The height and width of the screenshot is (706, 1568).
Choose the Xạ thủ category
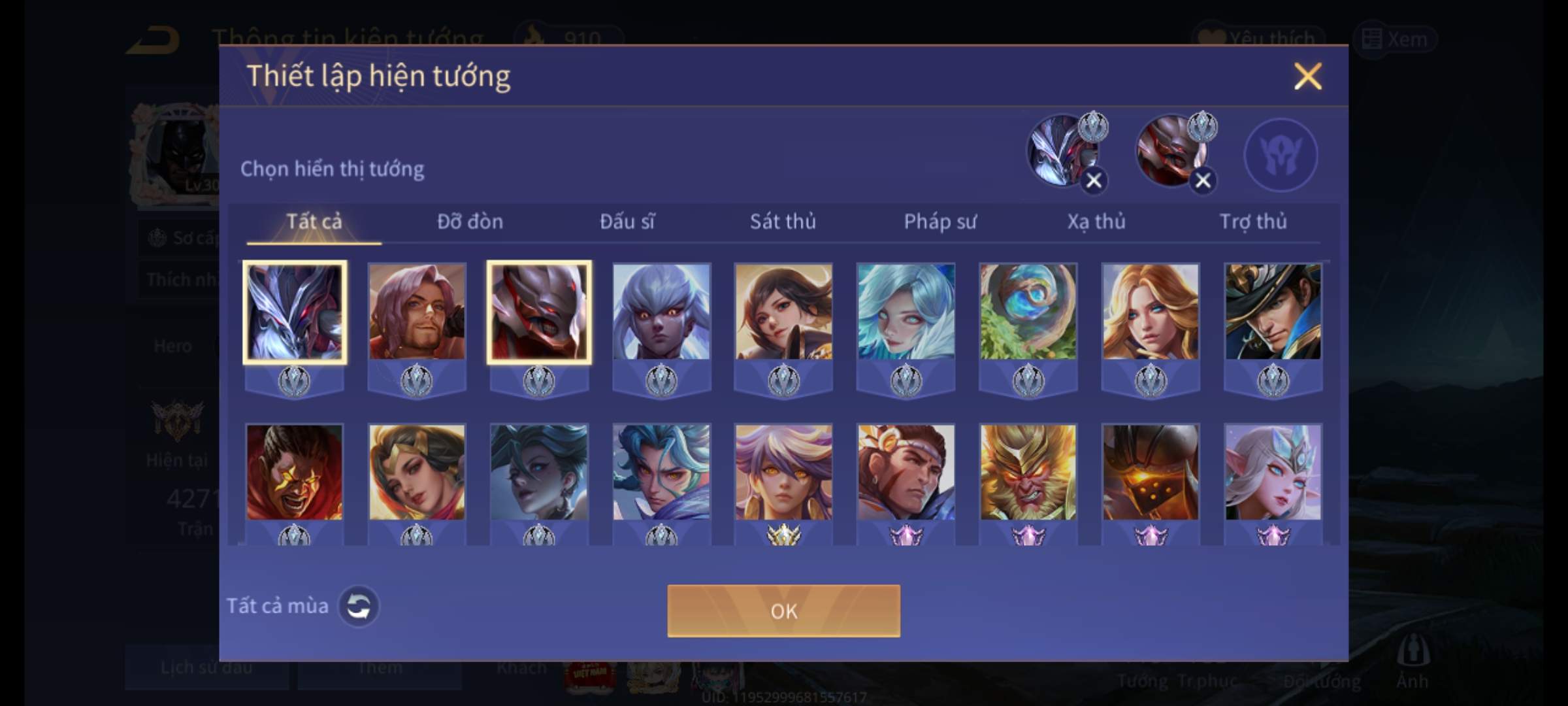[1096, 222]
